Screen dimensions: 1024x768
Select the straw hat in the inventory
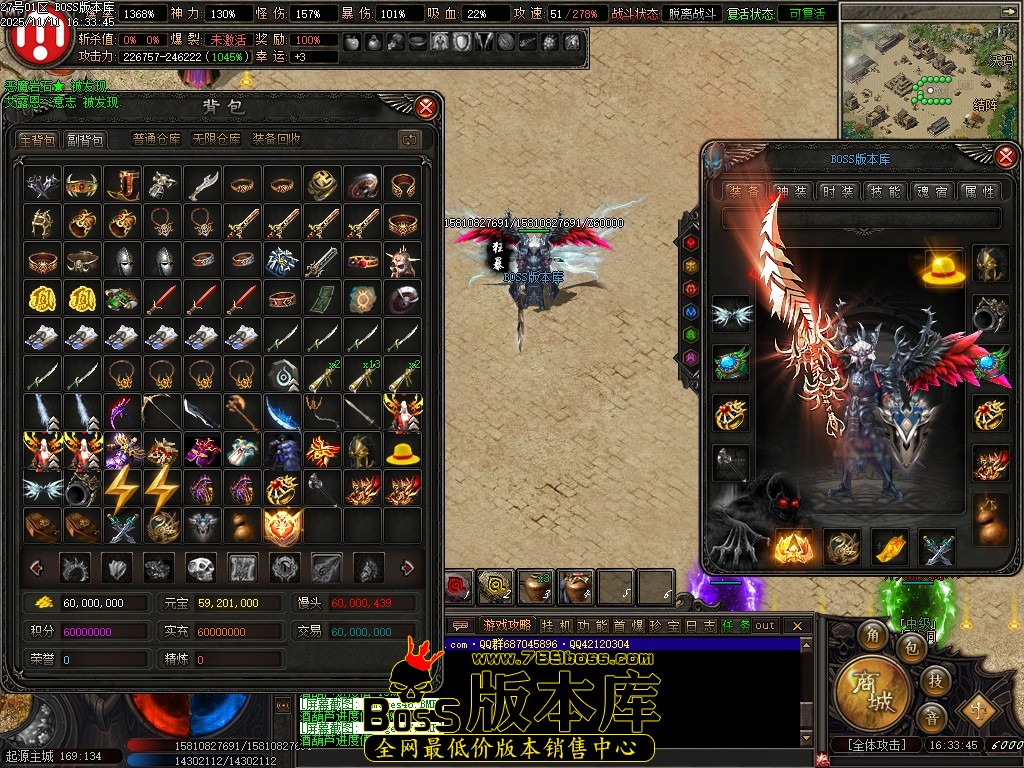tap(403, 451)
